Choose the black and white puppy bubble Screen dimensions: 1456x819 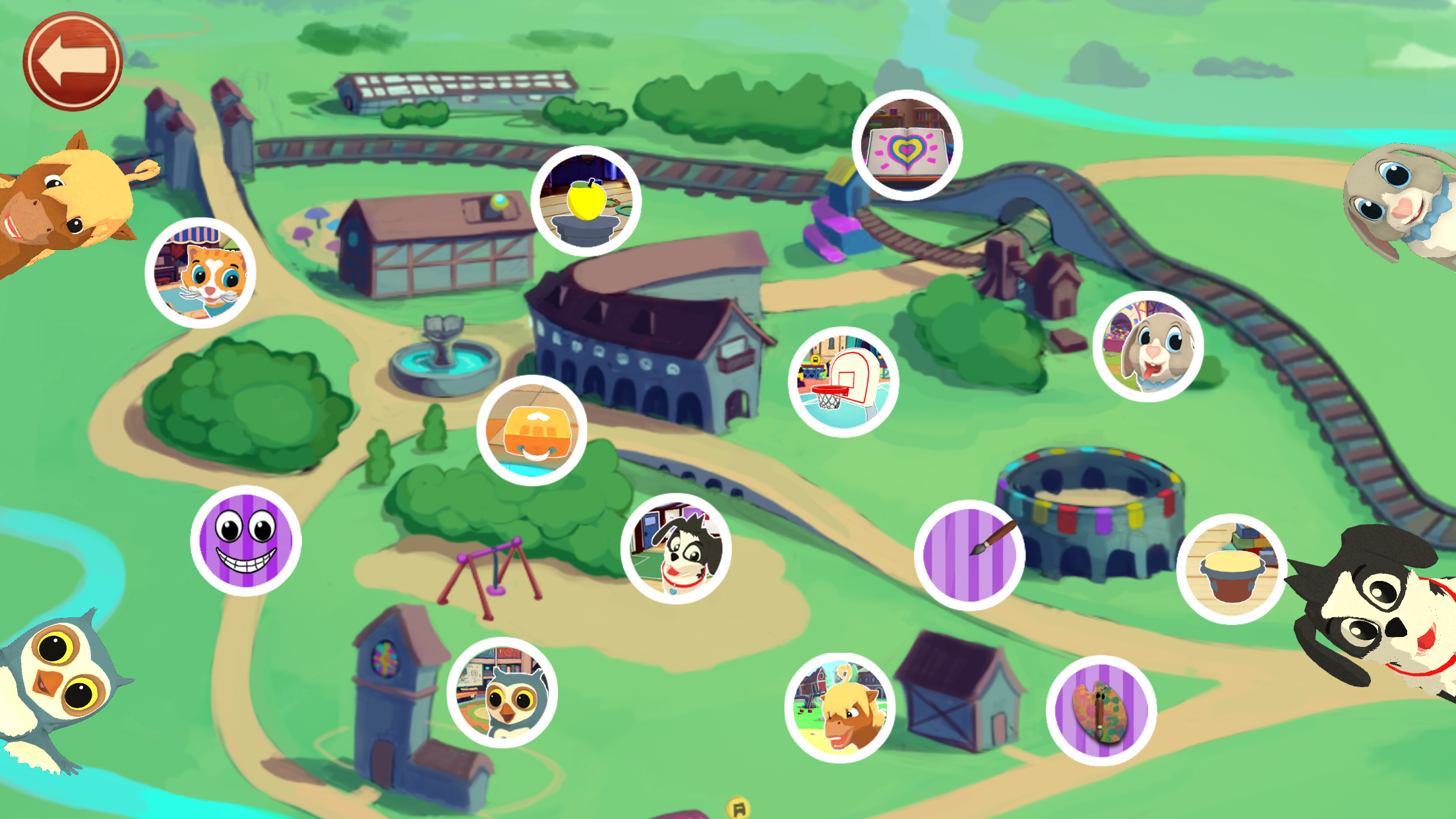tap(676, 549)
